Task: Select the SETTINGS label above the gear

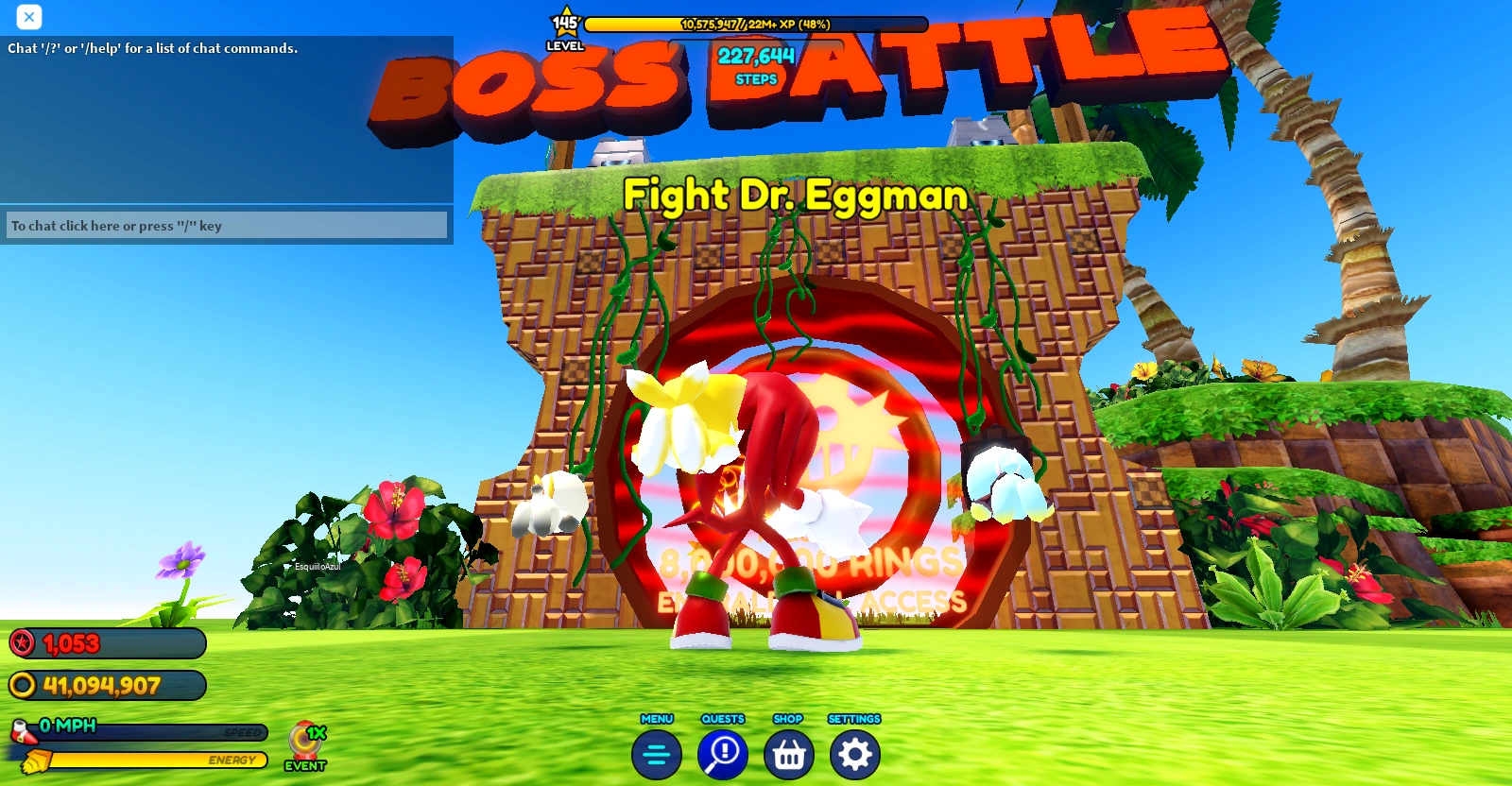Action: [853, 719]
